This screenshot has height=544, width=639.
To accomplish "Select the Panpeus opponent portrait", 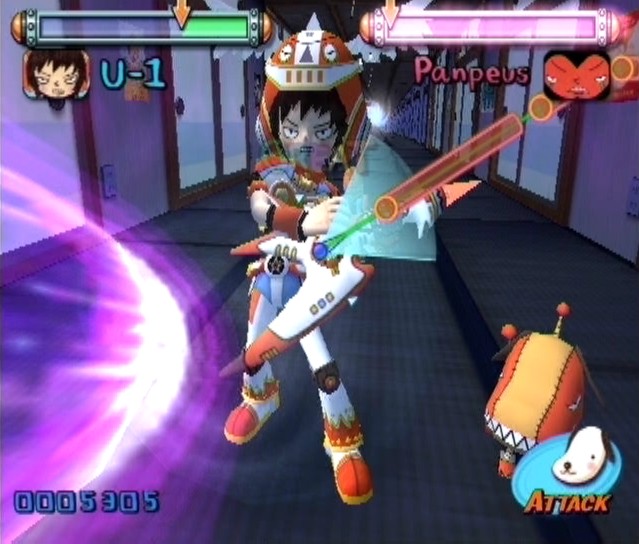I will tap(576, 75).
